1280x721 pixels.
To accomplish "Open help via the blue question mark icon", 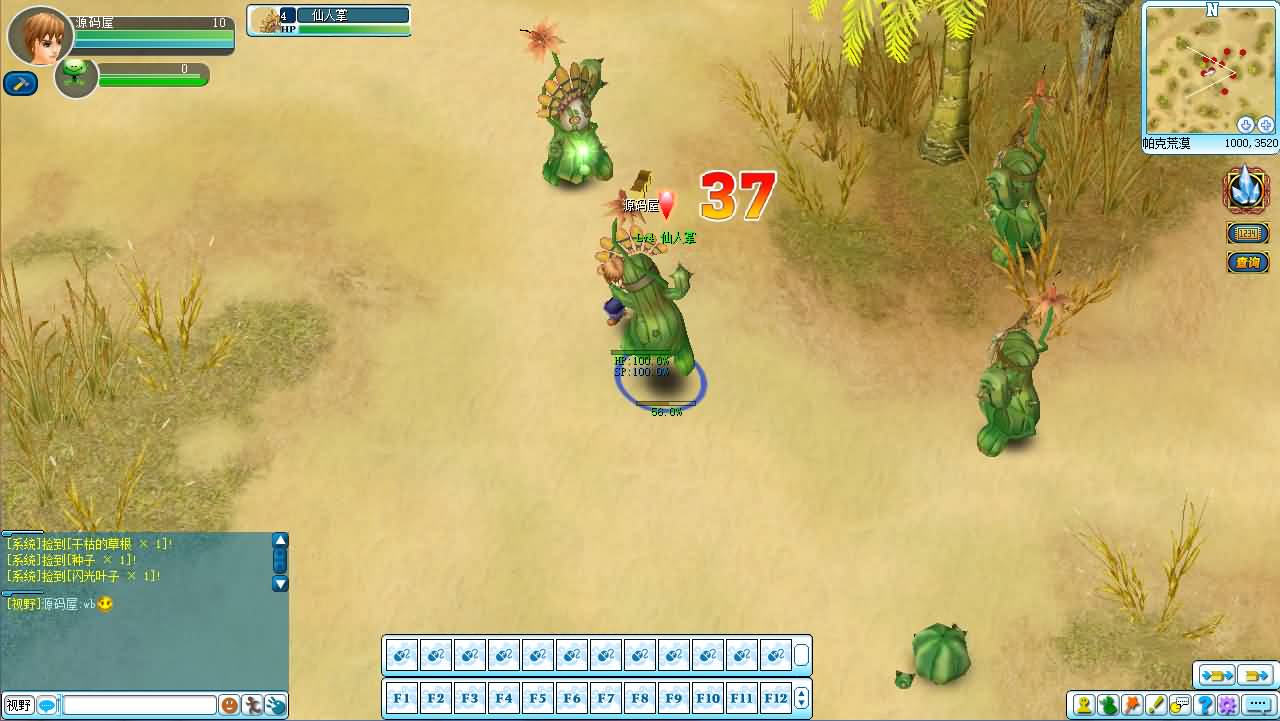I will (1203, 705).
